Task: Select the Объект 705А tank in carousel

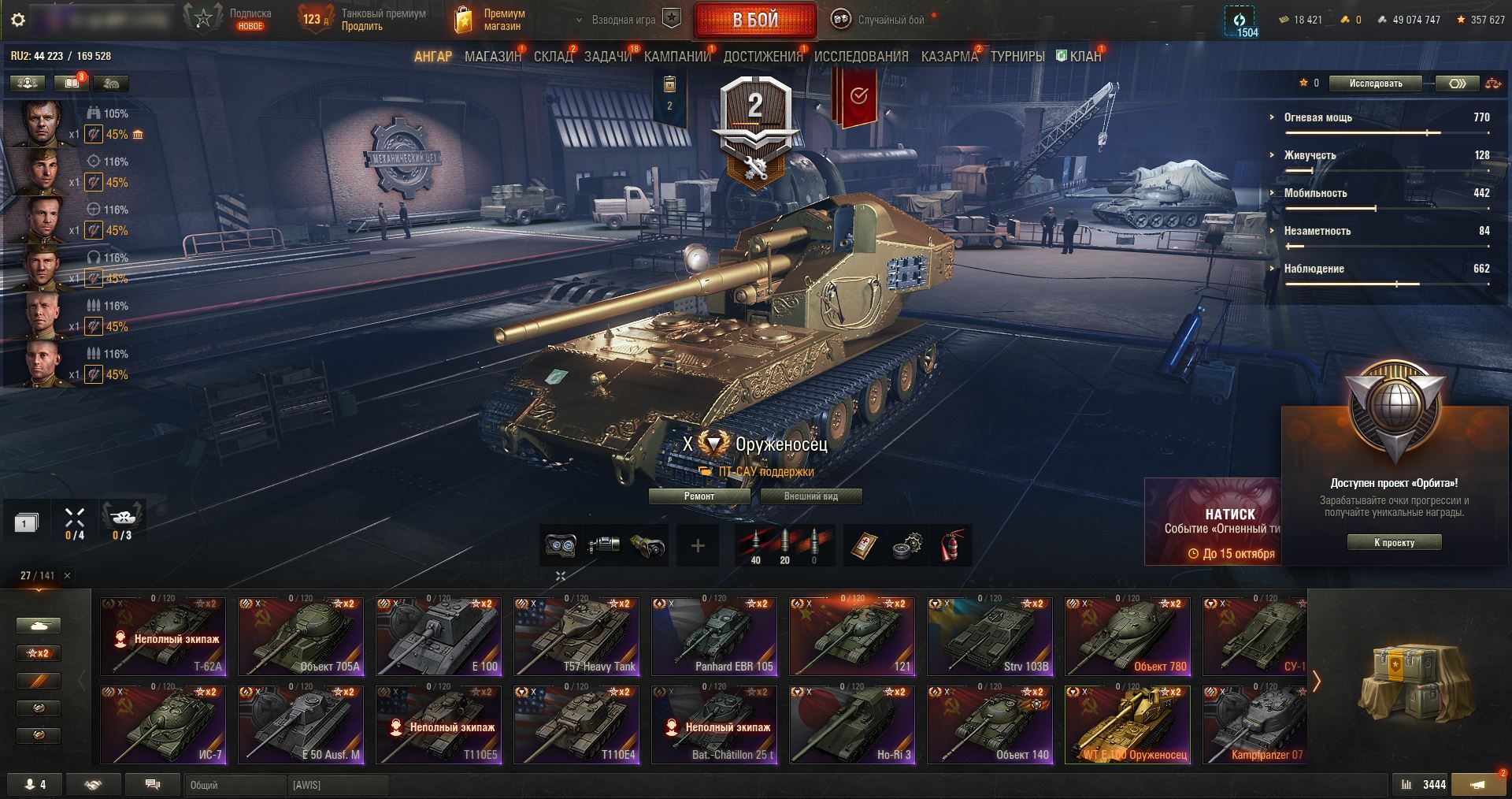Action: [x=301, y=637]
